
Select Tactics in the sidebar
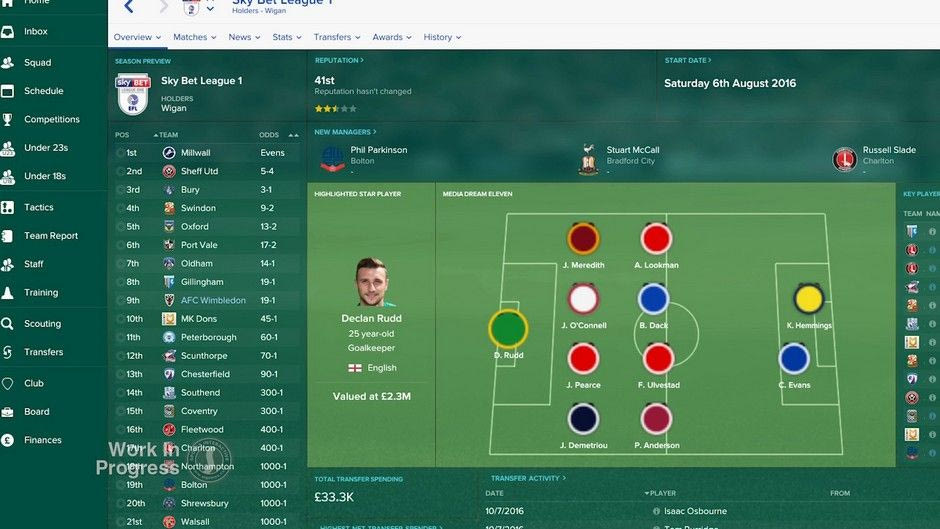click(x=39, y=208)
